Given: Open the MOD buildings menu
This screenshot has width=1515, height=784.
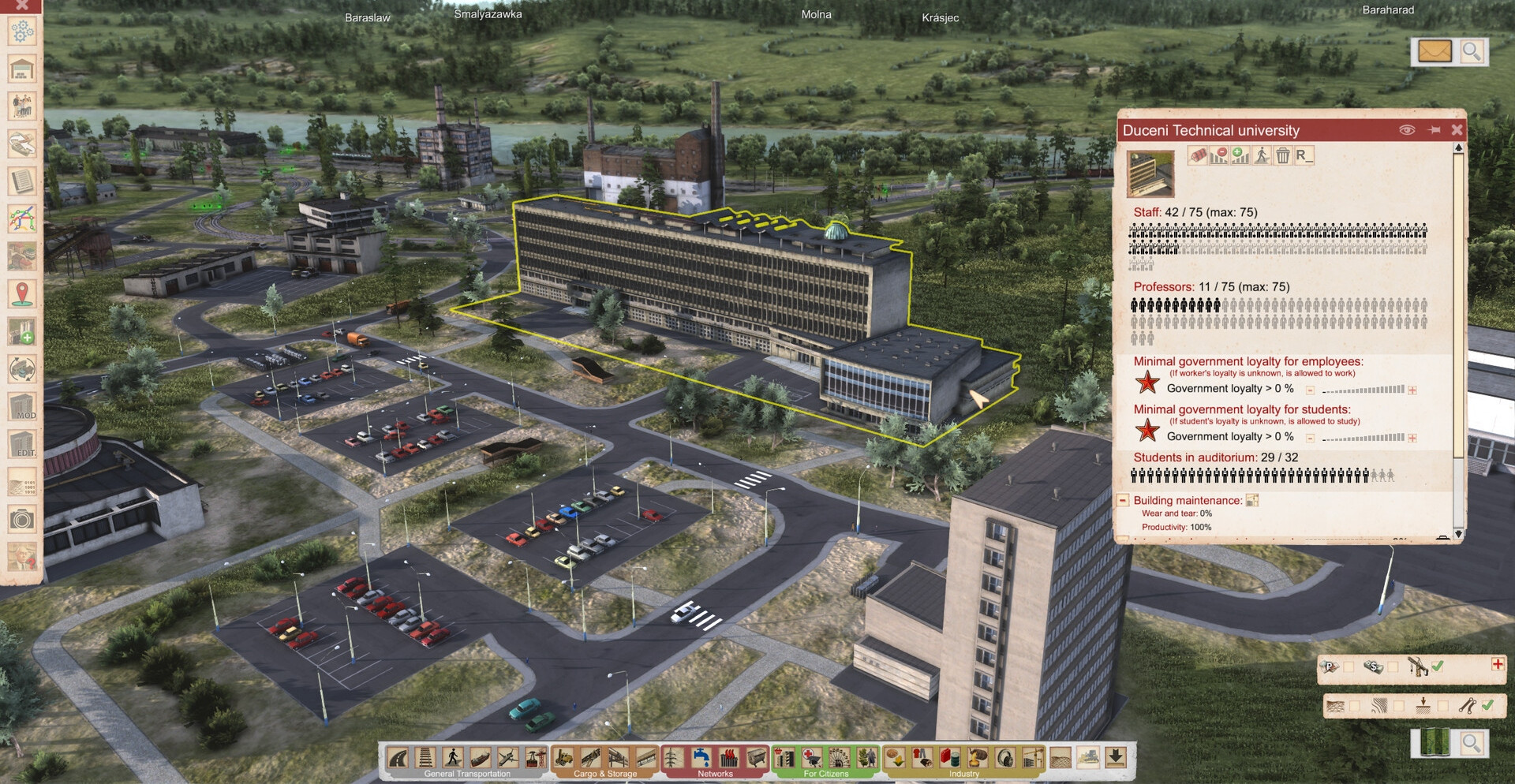Looking at the screenshot, I should click(22, 408).
